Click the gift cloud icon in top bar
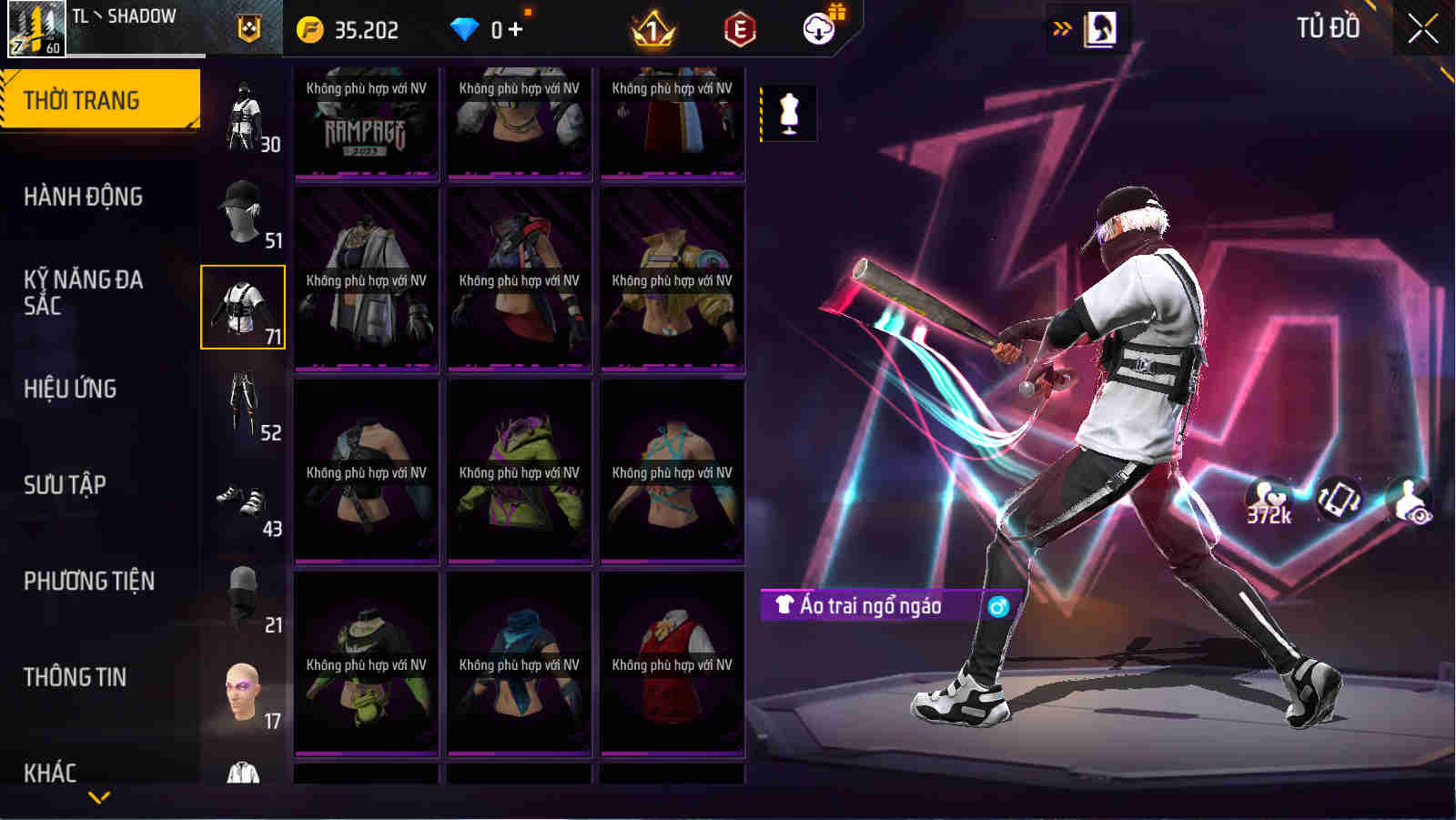1456x820 pixels. click(x=818, y=27)
